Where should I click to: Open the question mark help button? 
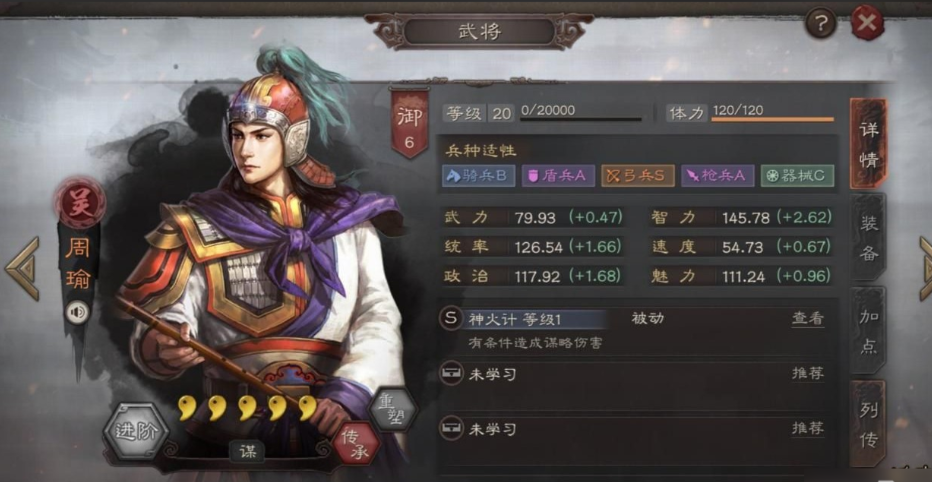pyautogui.click(x=820, y=22)
